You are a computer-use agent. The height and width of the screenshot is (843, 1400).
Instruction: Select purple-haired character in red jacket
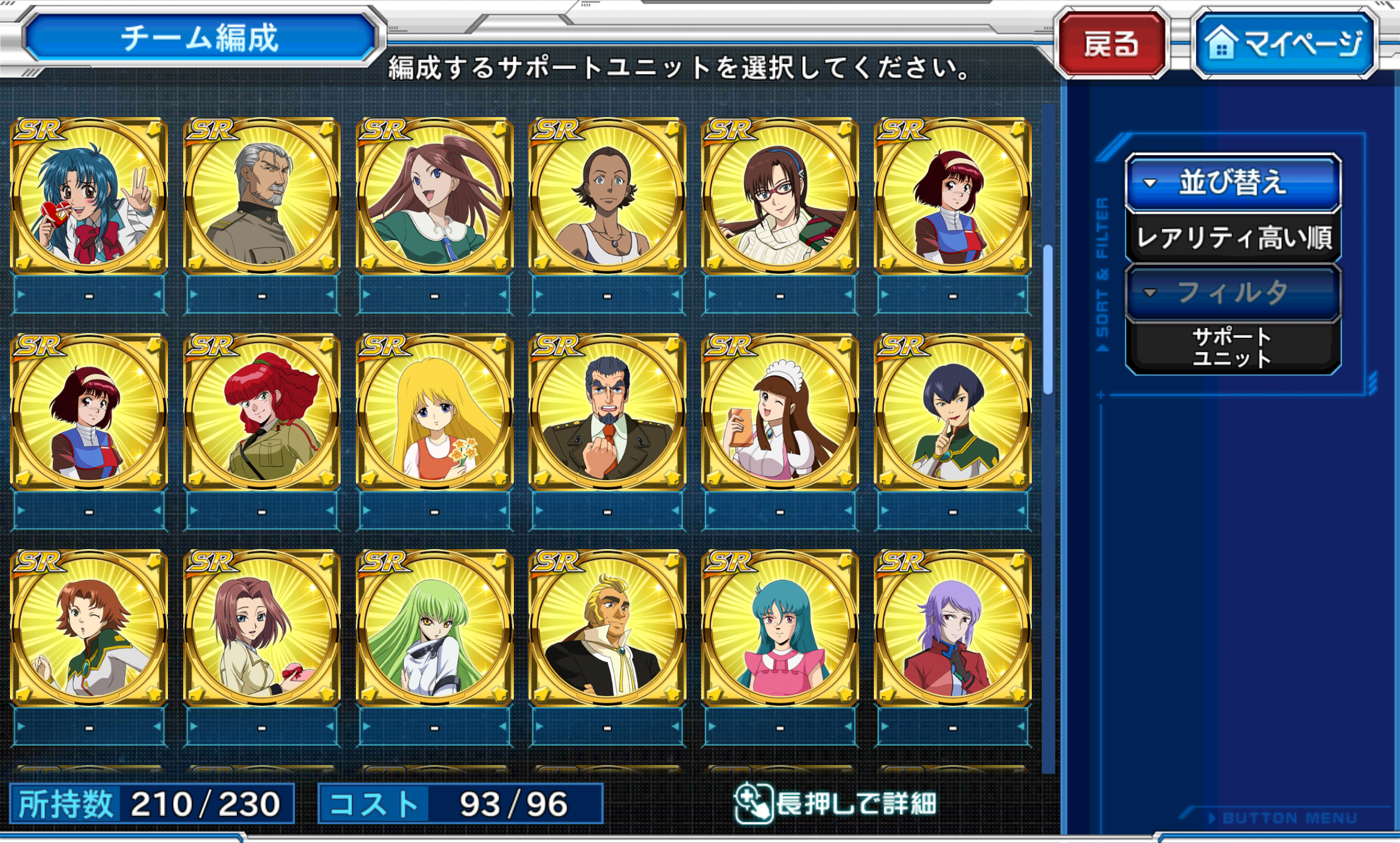[x=952, y=628]
